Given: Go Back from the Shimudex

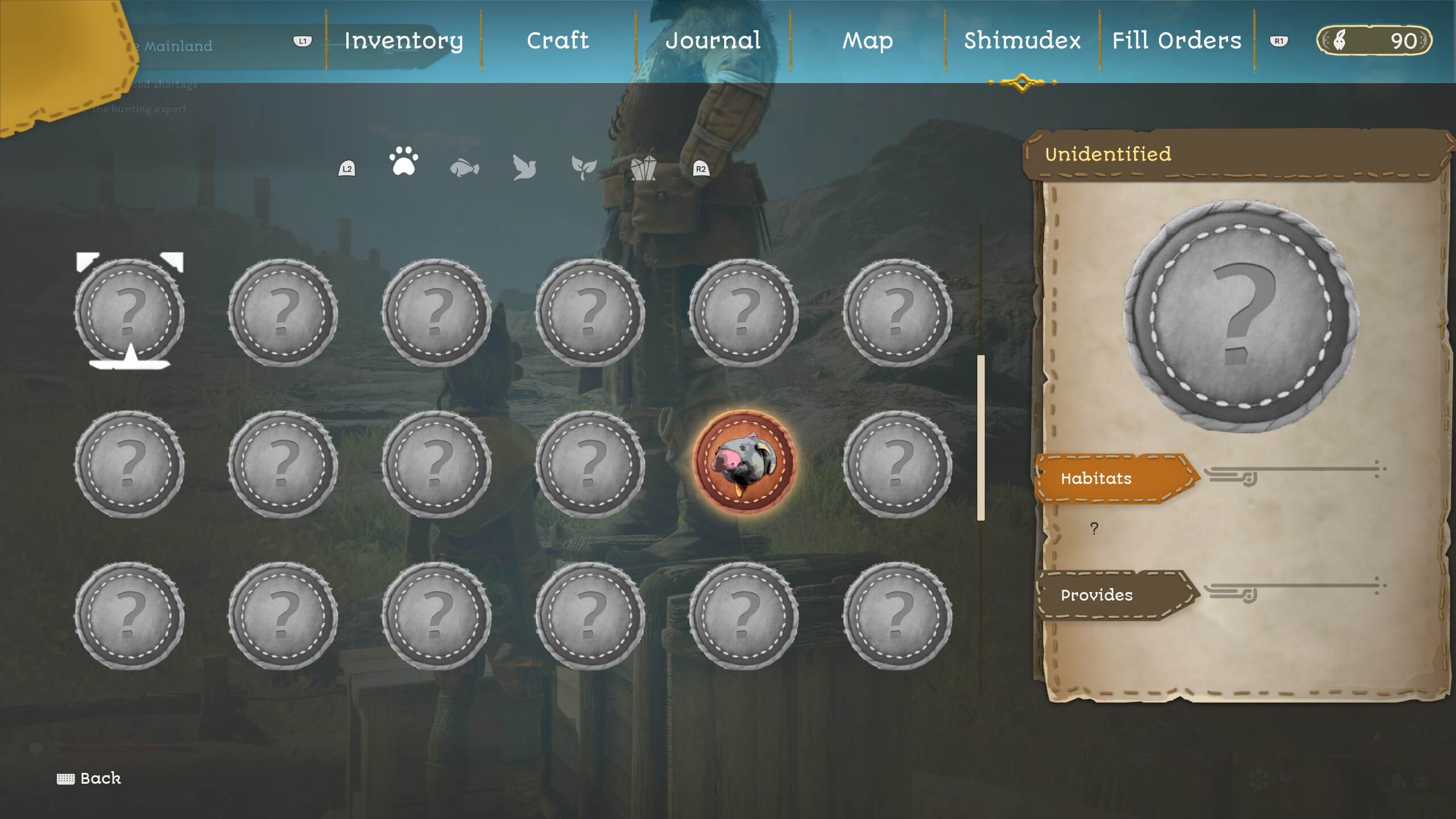Looking at the screenshot, I should [90, 778].
